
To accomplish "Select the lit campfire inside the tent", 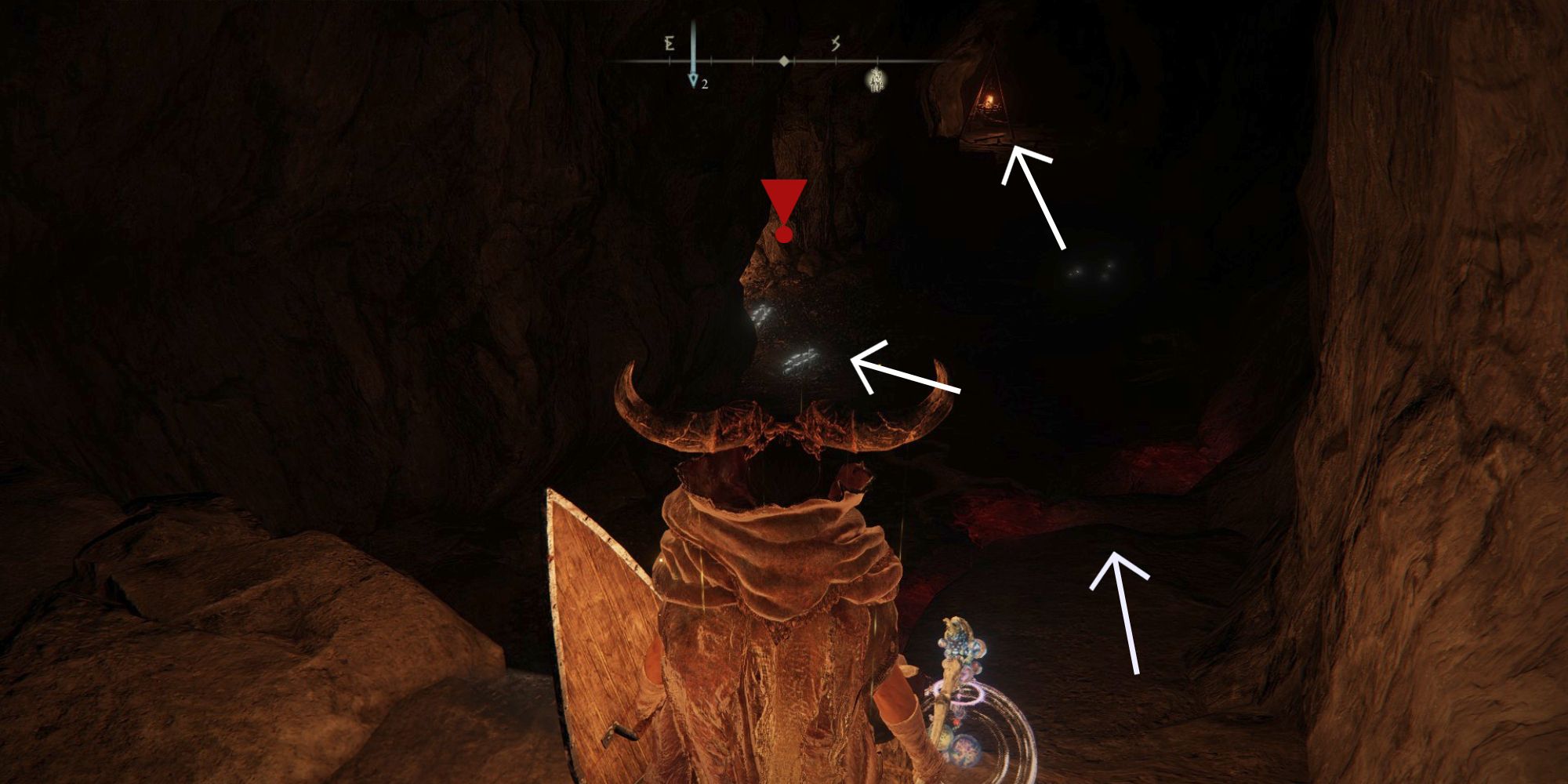I will coord(990,98).
